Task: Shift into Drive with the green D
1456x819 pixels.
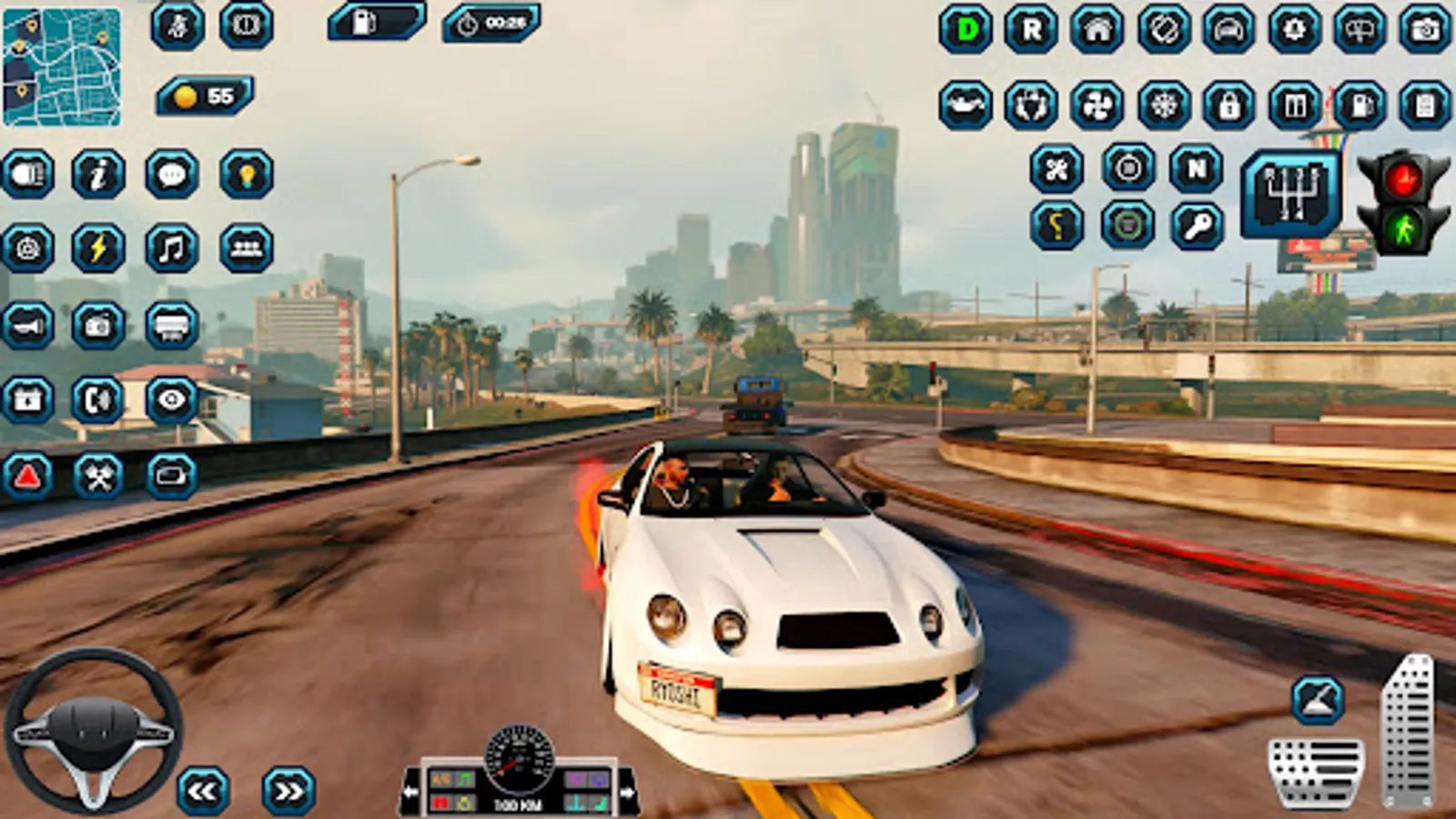Action: [x=966, y=30]
